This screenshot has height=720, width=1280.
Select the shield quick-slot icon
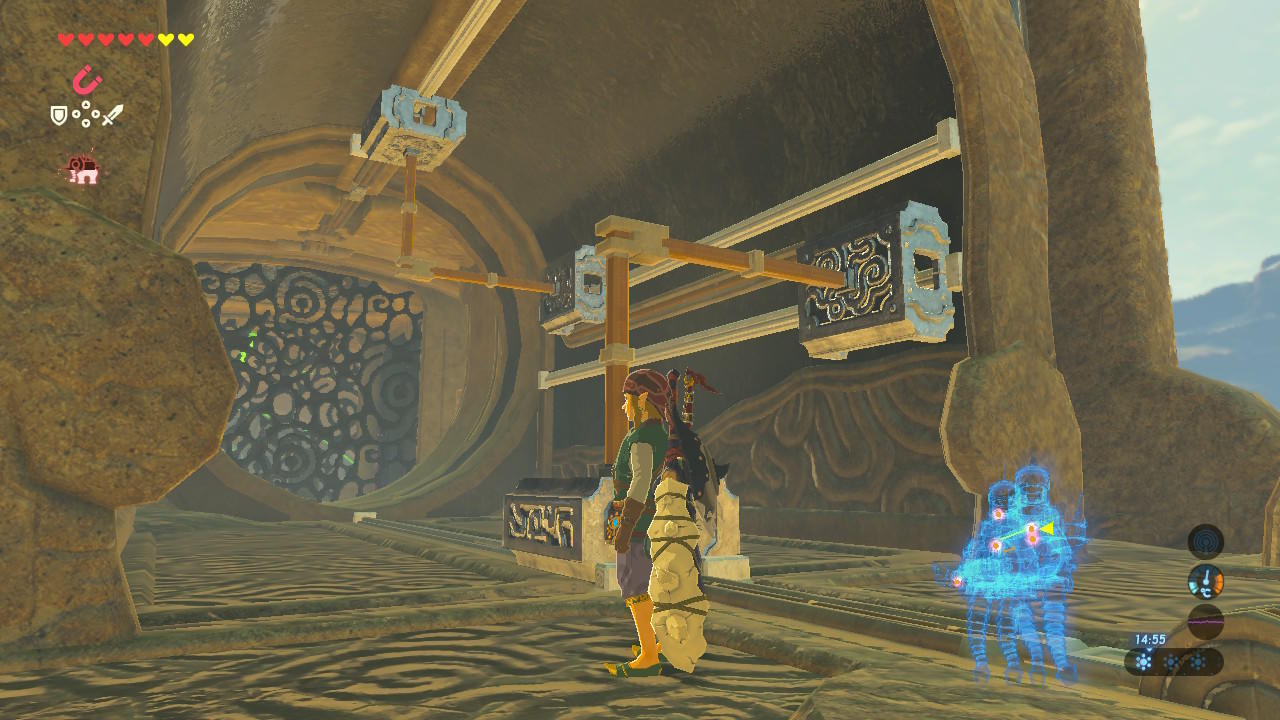[x=59, y=115]
